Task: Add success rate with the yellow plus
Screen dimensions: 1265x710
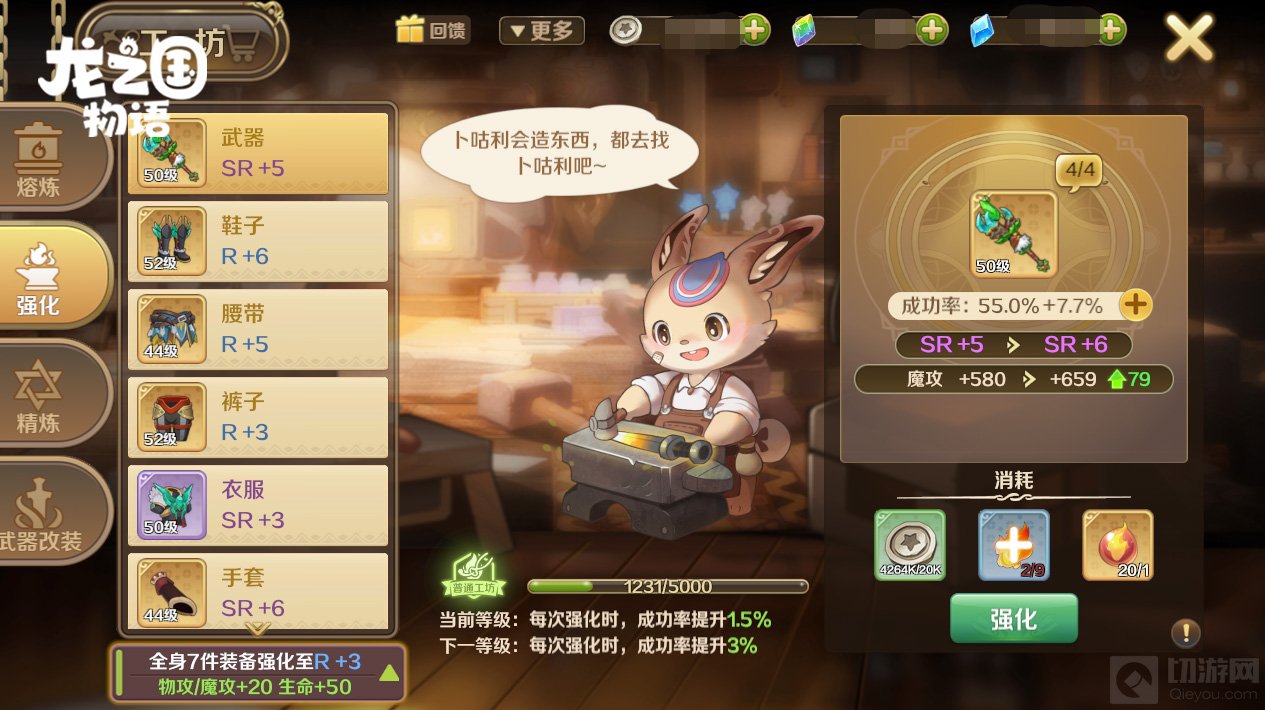Action: click(1135, 305)
